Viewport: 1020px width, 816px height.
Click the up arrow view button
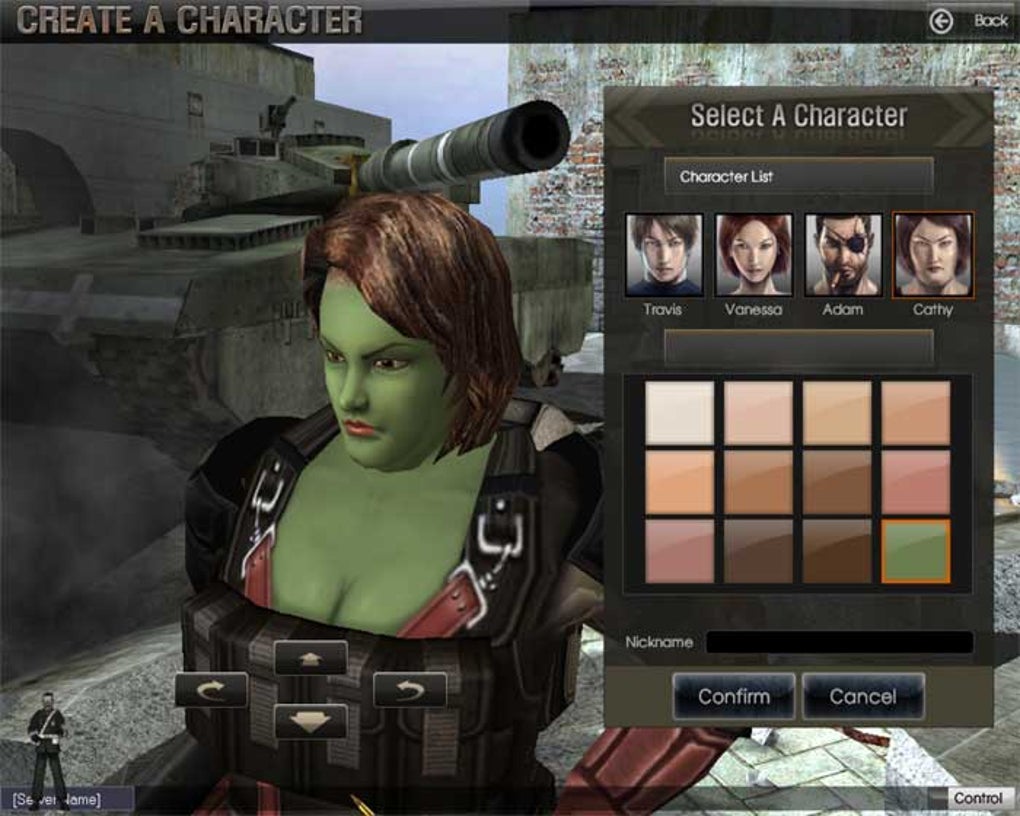click(x=310, y=657)
